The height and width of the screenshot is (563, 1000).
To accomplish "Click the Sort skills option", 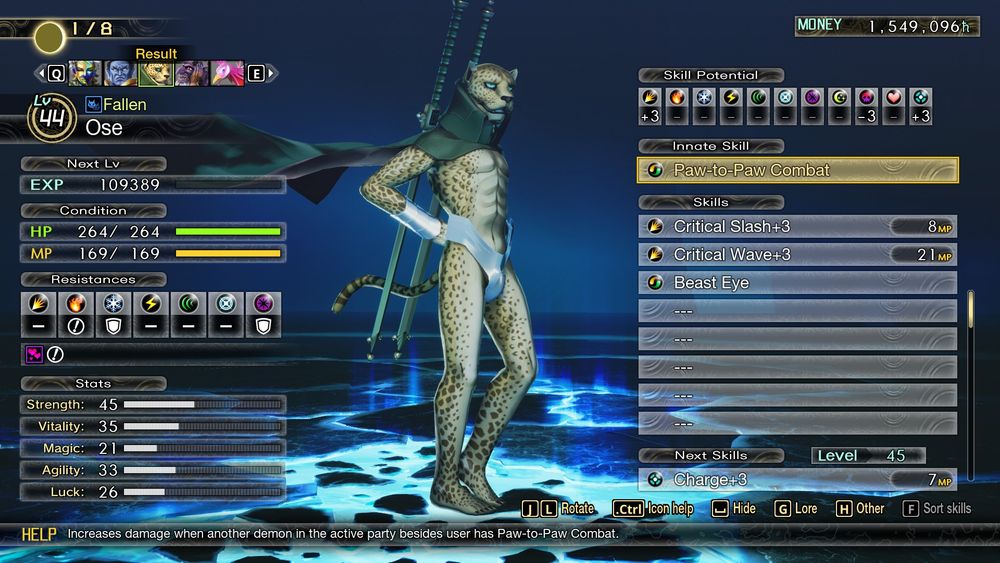I will [937, 509].
